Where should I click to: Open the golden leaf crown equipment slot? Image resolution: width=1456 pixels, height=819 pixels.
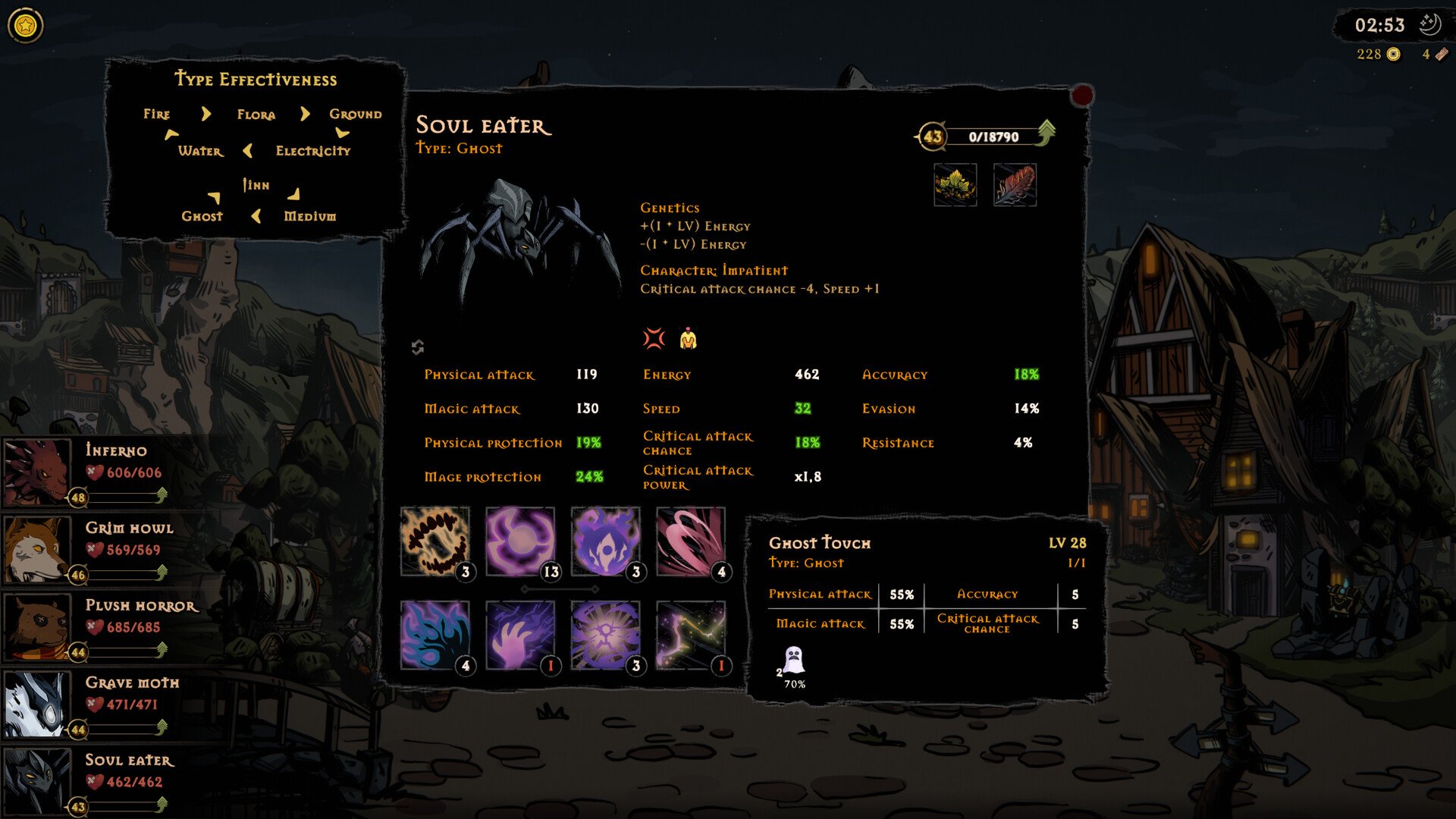coord(955,185)
